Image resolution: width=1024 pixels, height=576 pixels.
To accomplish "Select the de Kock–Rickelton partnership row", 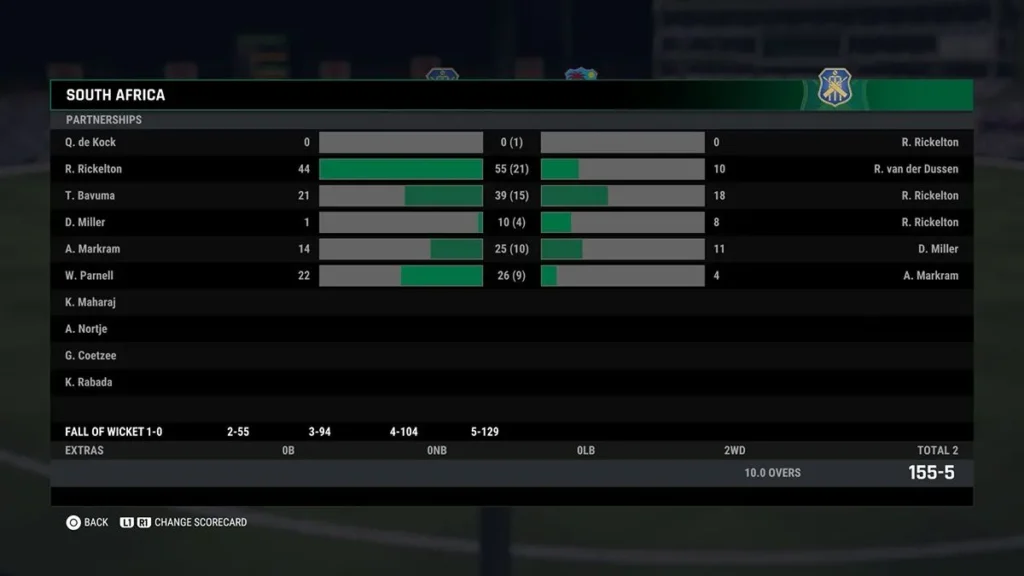I will [x=511, y=142].
